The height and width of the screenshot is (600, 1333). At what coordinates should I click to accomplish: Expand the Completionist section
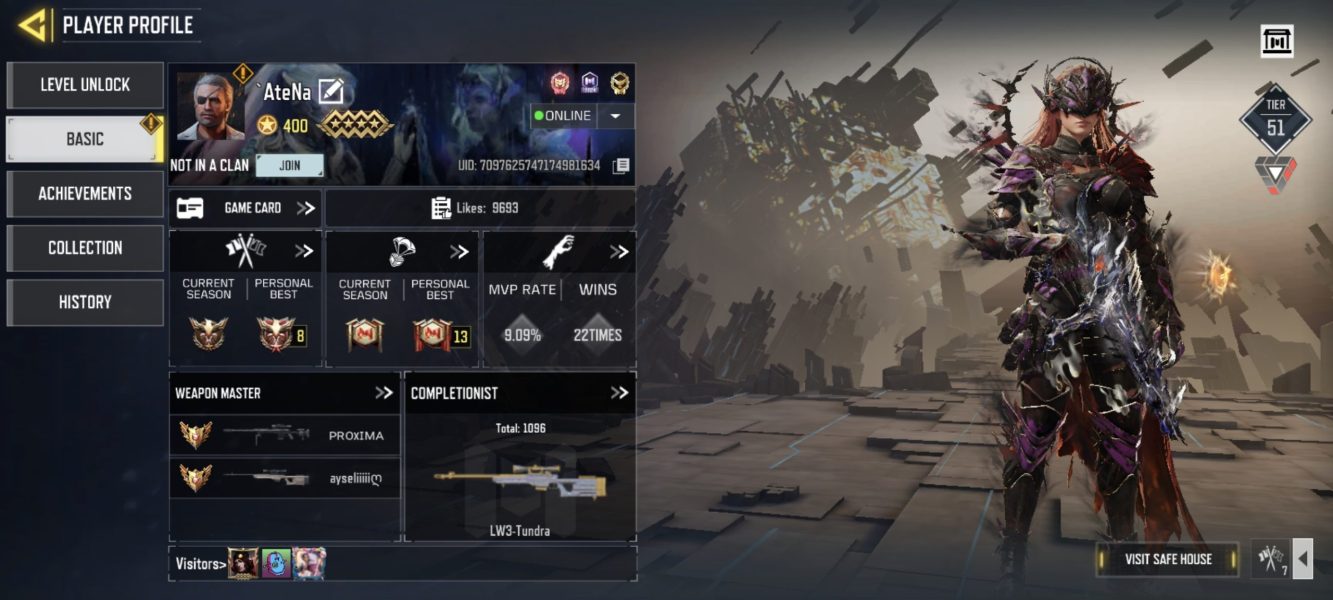pos(619,393)
